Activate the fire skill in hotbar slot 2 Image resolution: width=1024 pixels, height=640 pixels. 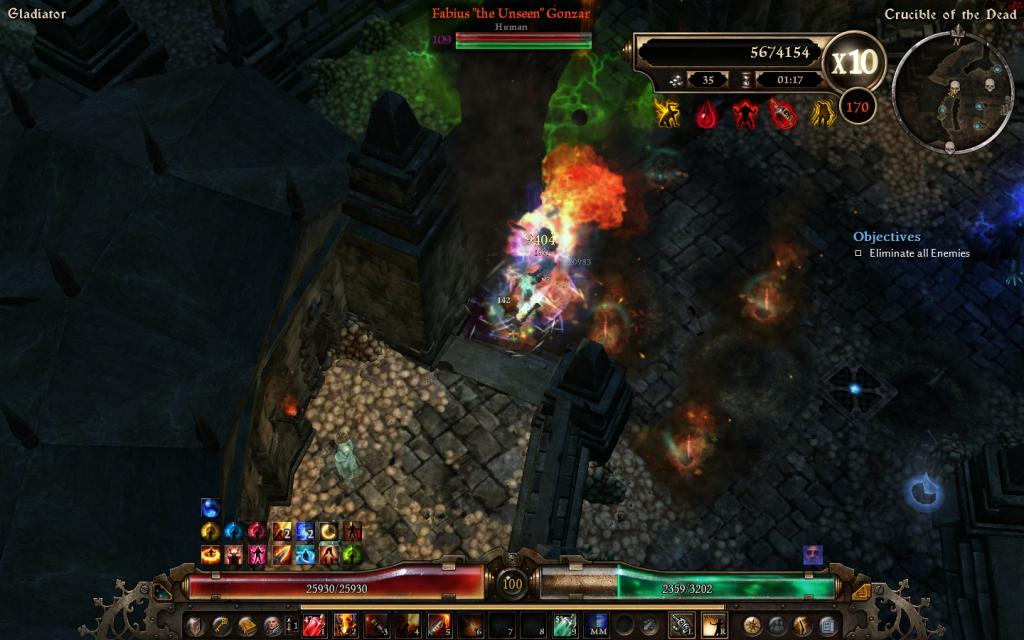click(x=345, y=626)
